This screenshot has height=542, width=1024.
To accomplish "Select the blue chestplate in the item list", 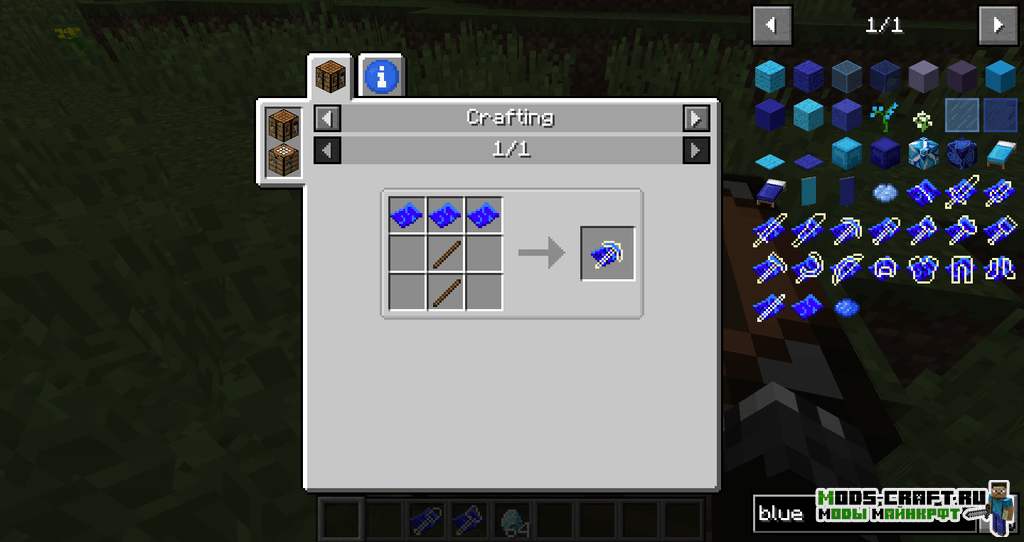I will coord(923,268).
